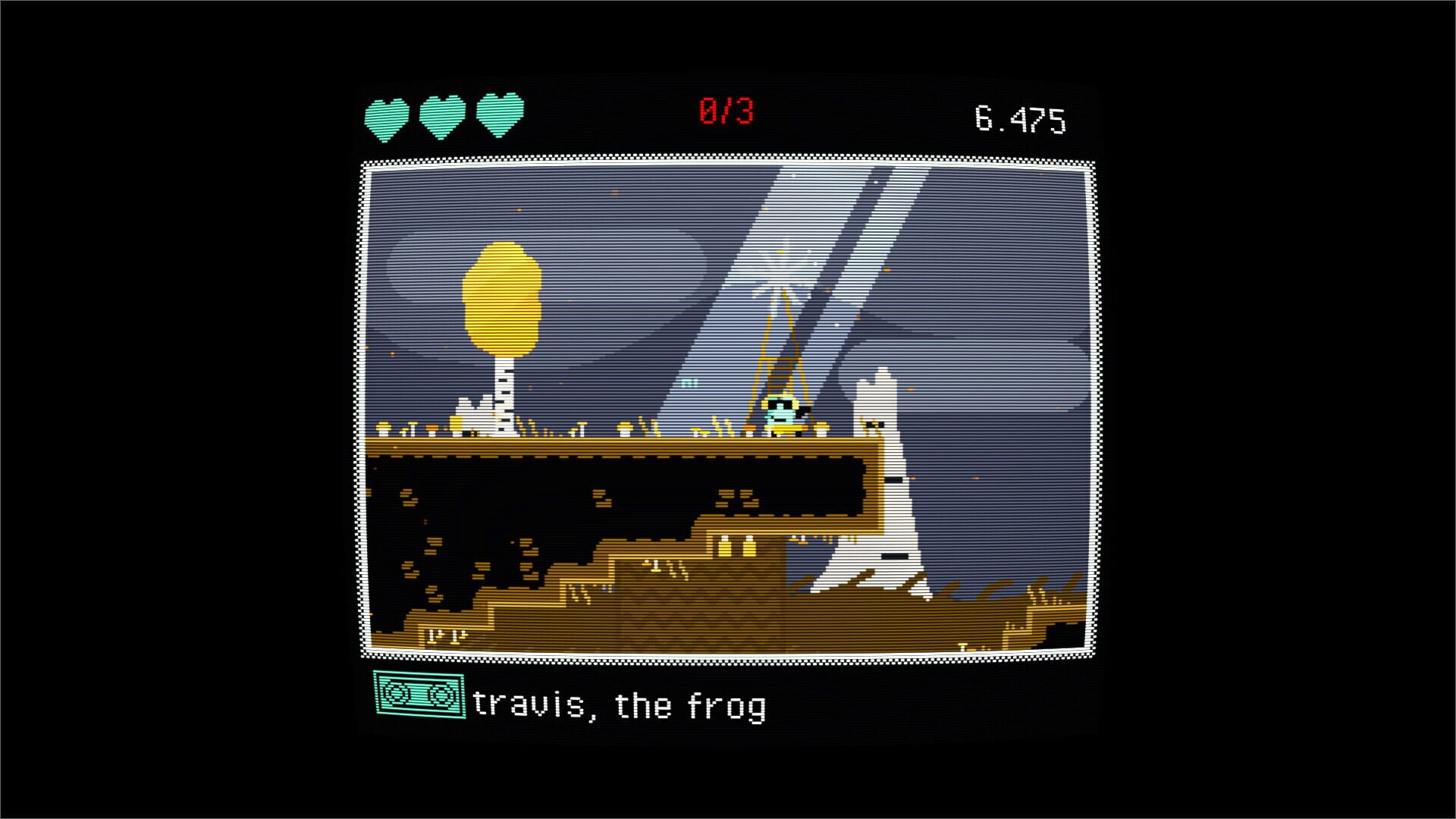Click the orange pot beside the ladder
The width and height of the screenshot is (1456, 819).
[748, 427]
